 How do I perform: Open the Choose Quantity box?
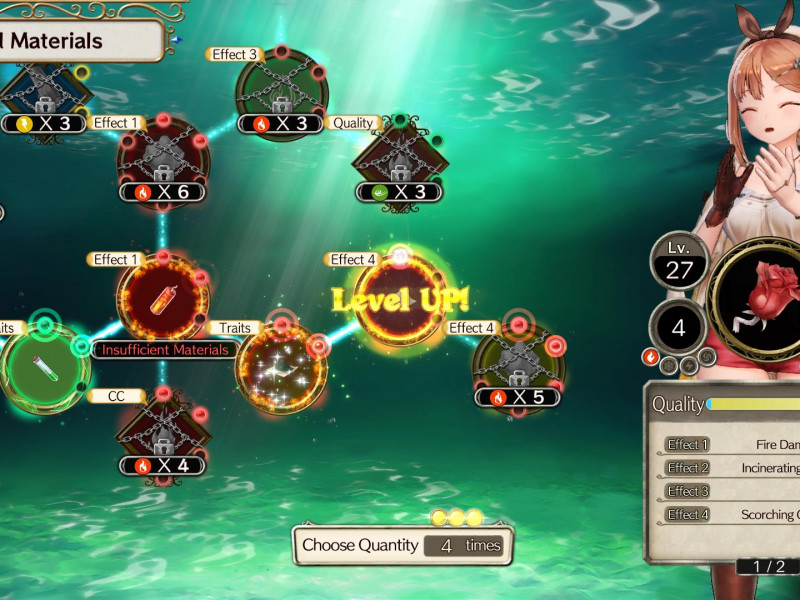(x=402, y=545)
